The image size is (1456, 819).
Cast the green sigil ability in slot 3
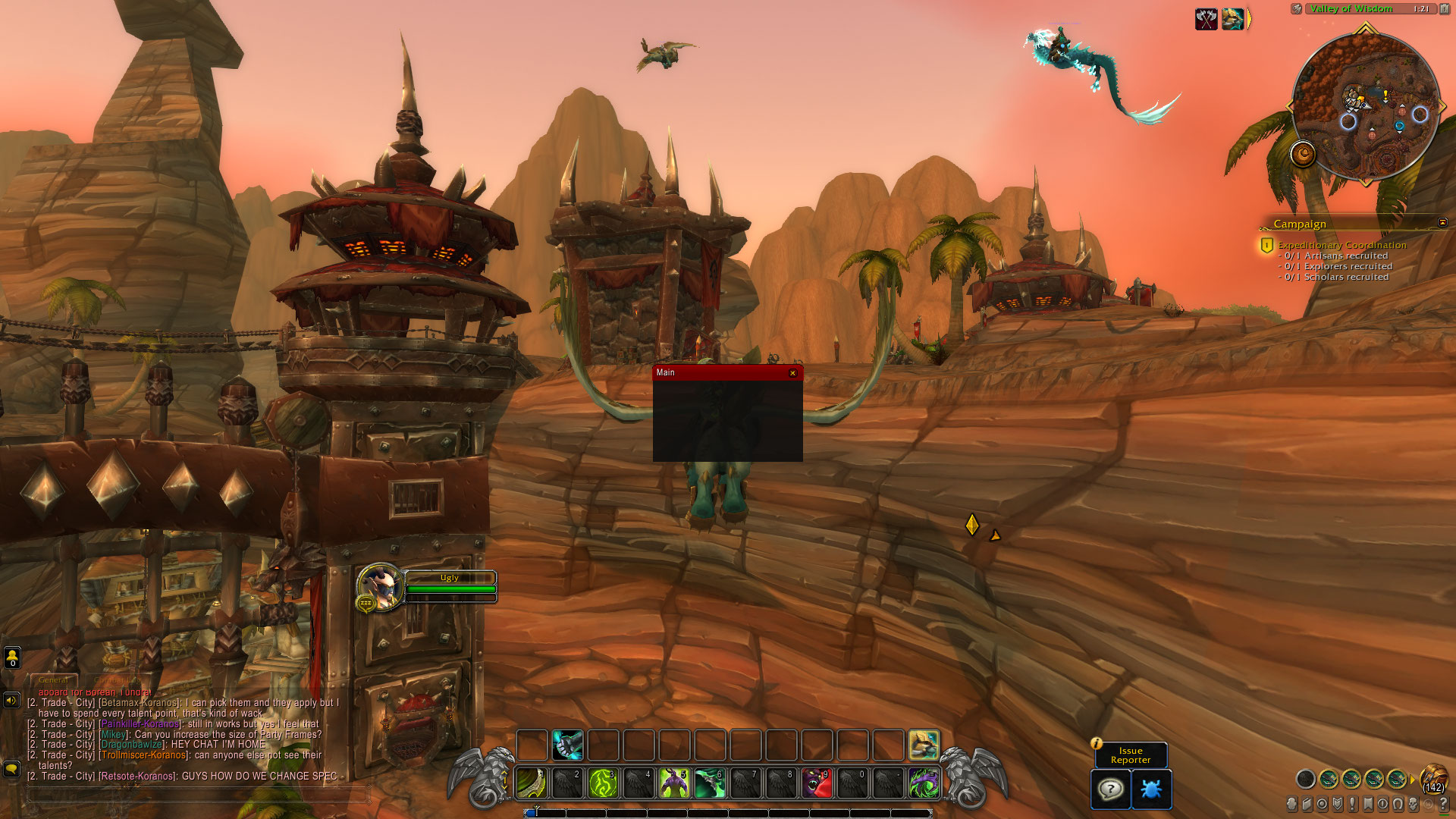(x=603, y=783)
